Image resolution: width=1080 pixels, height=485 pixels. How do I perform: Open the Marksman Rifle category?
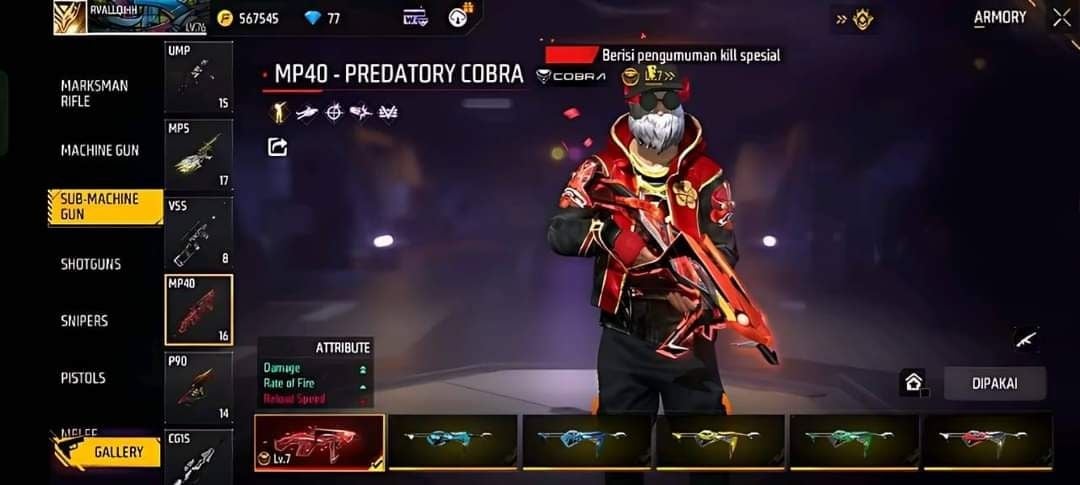tap(95, 93)
